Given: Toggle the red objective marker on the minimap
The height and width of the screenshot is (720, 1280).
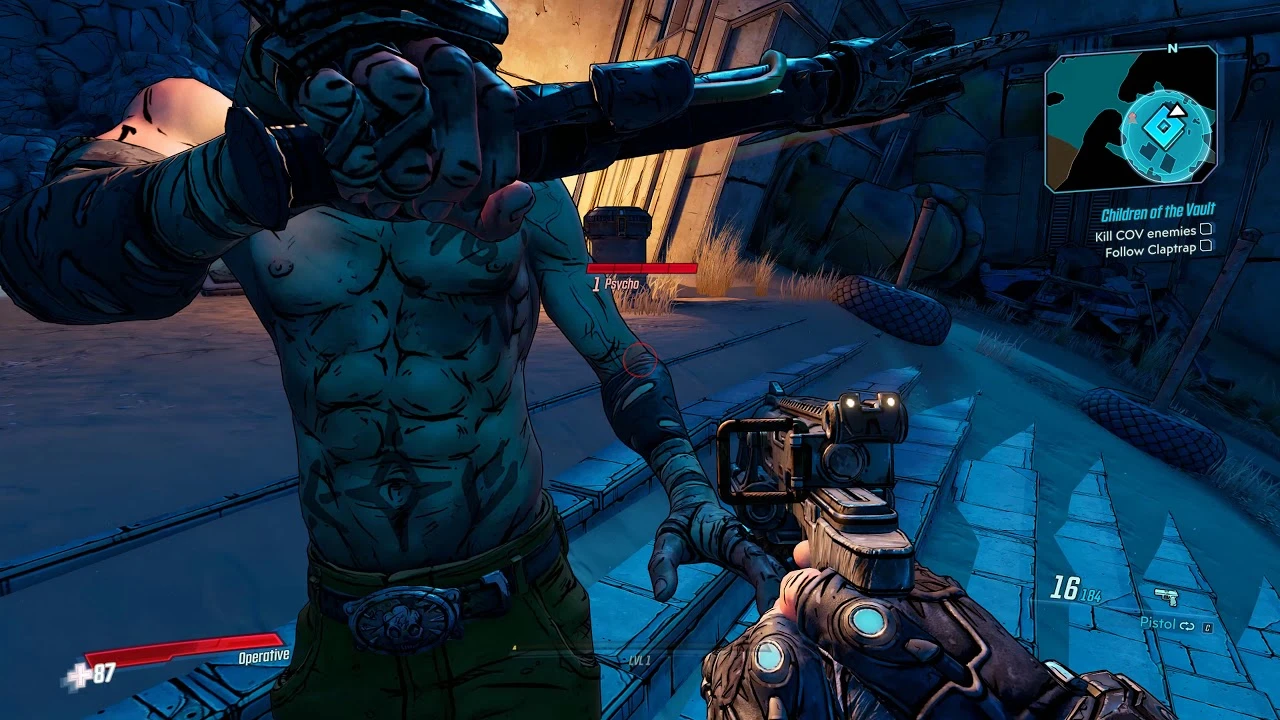Looking at the screenshot, I should tap(1133, 118).
